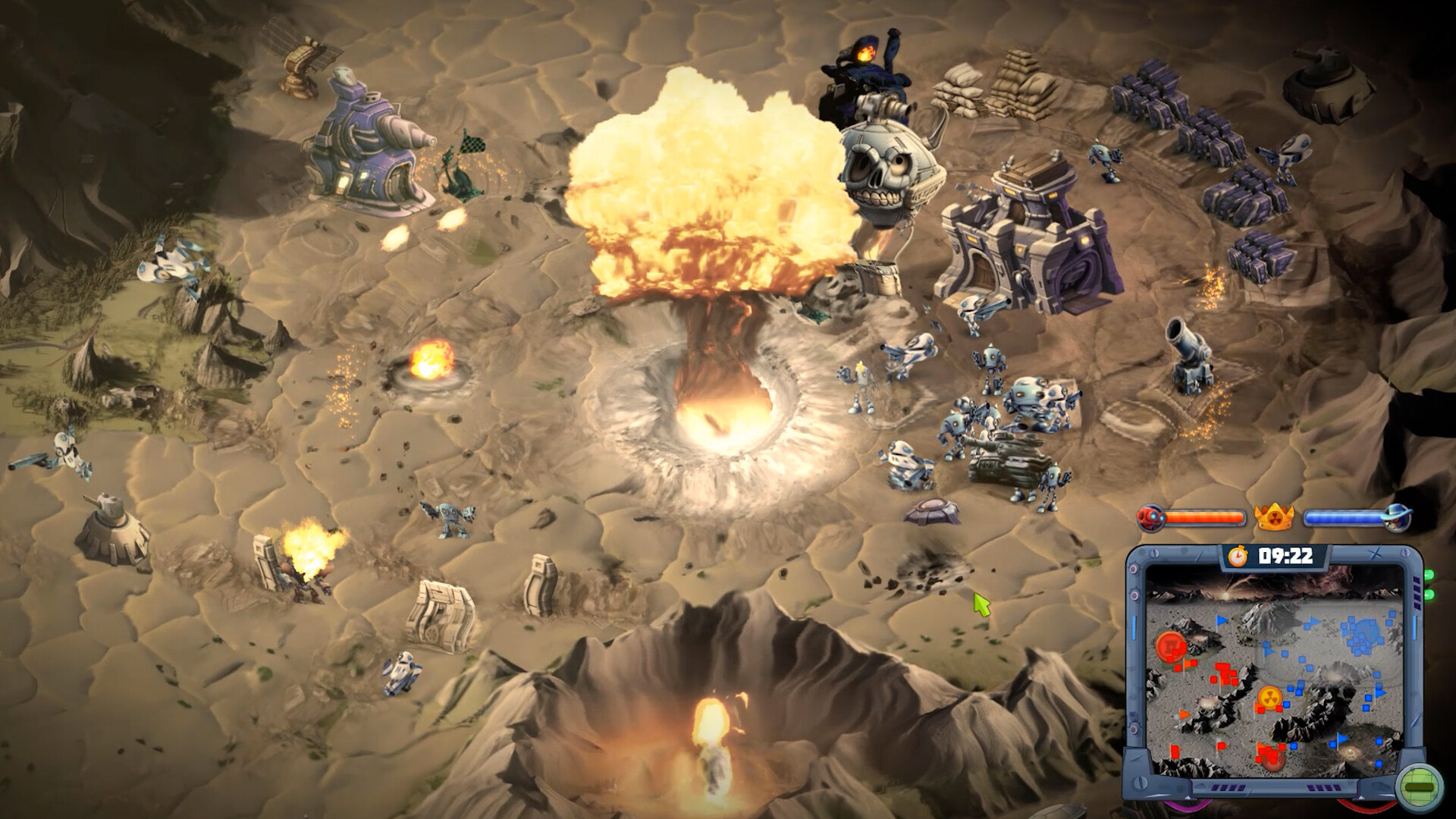Click the golden crown with radiation emblem

[x=1275, y=518]
